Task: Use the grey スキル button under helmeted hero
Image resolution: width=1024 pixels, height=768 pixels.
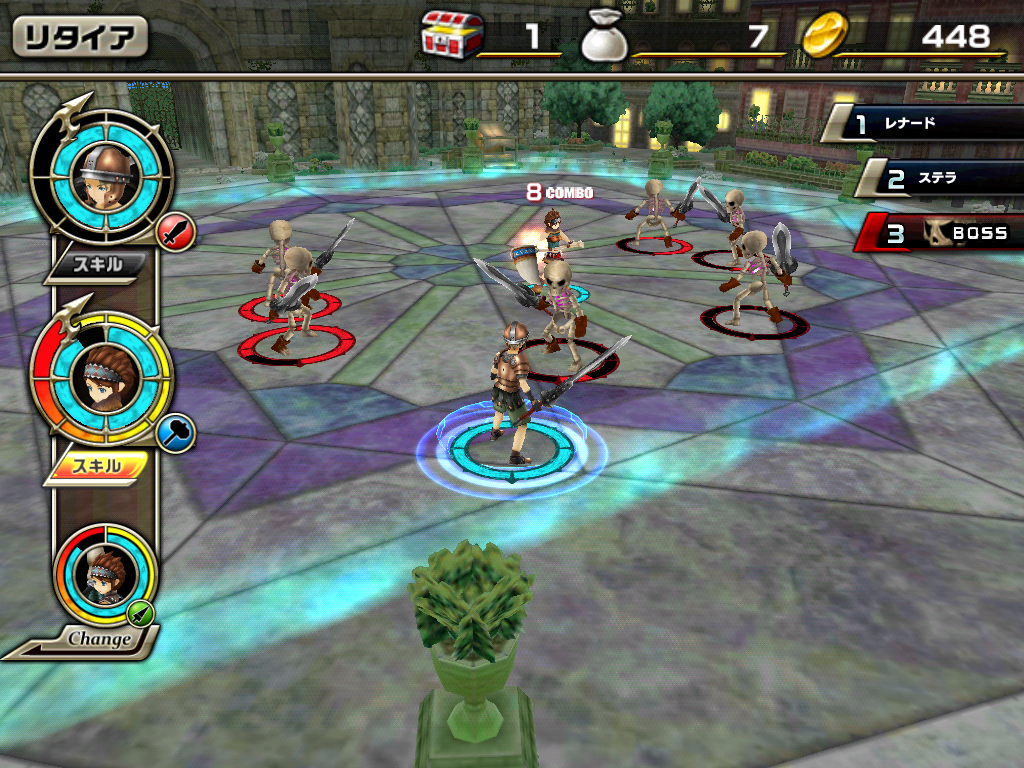Action: [x=98, y=265]
